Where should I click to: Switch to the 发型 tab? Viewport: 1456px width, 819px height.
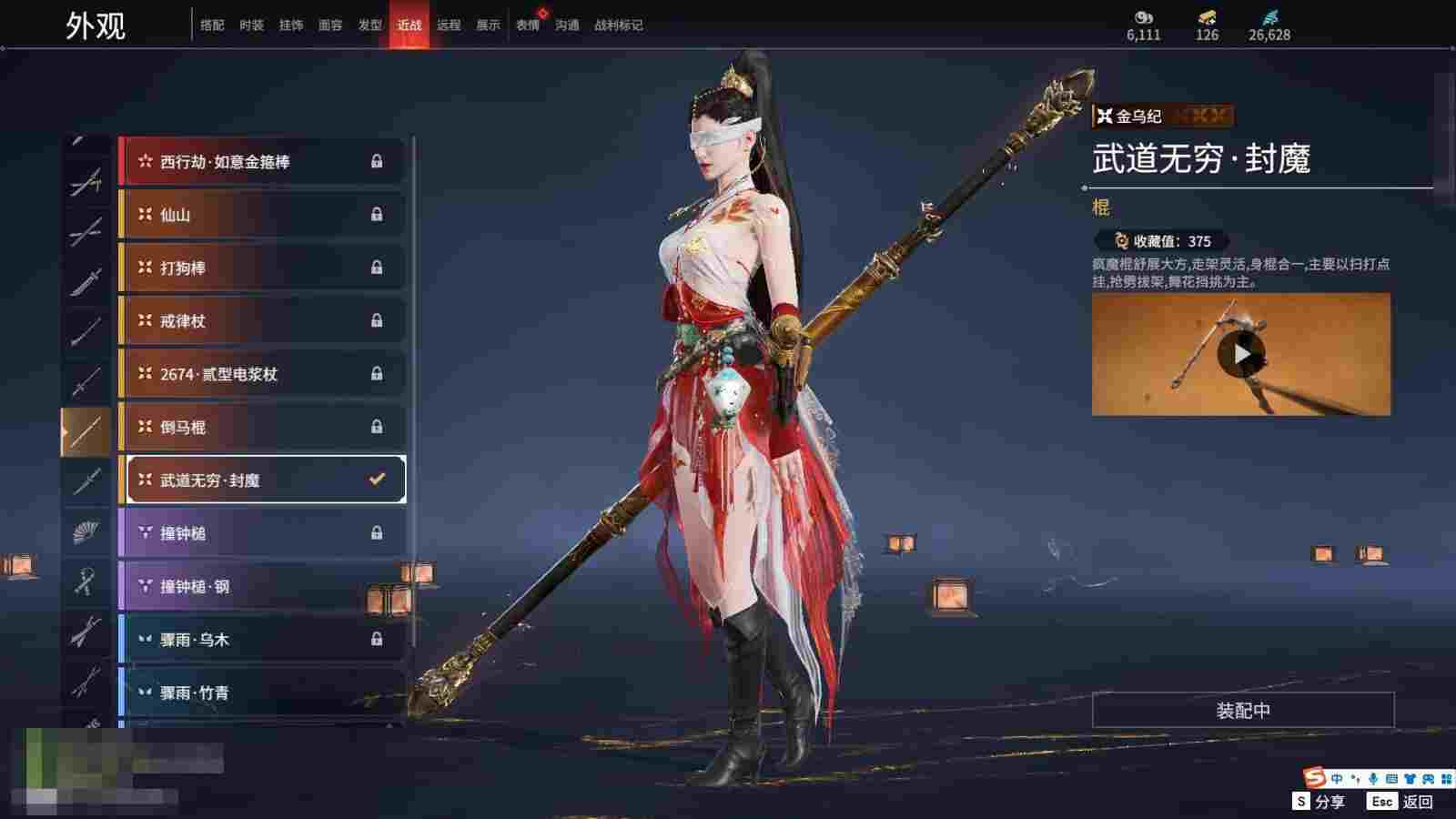click(369, 25)
